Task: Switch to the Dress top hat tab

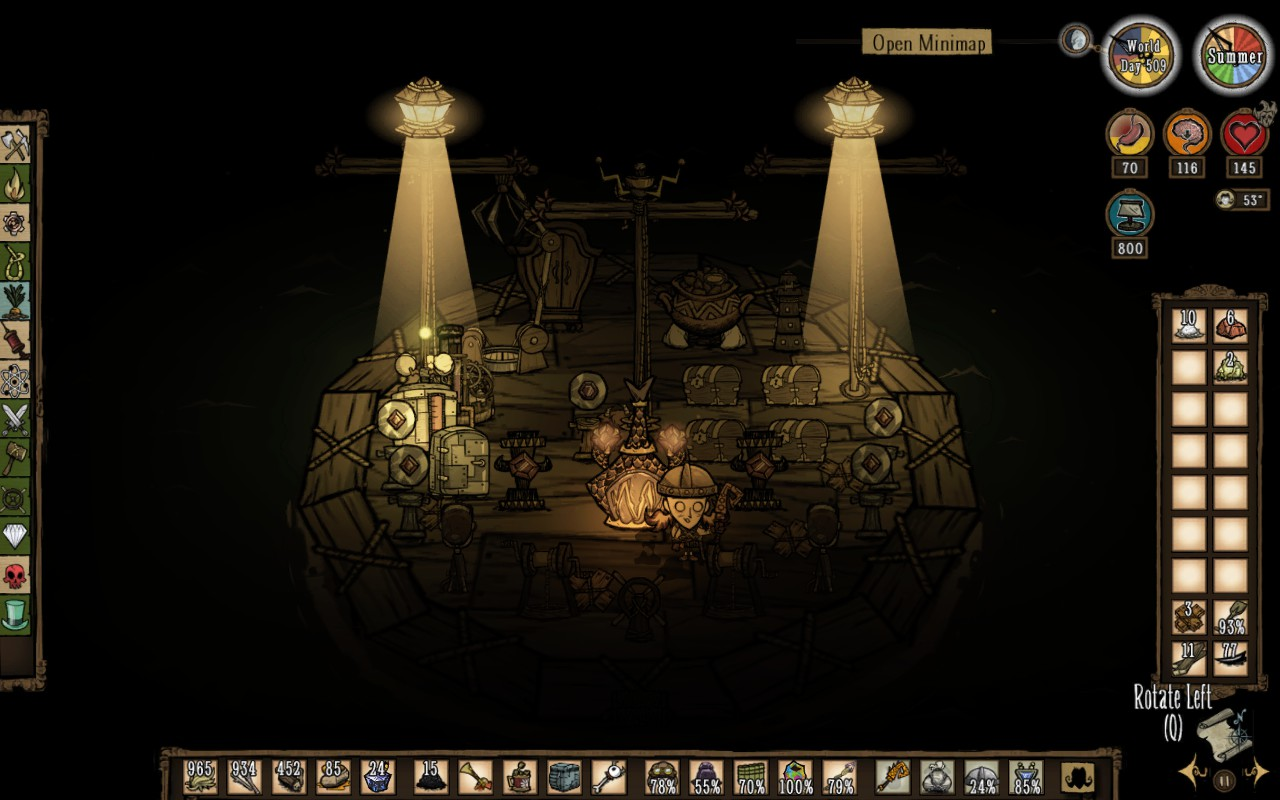Action: coord(15,613)
